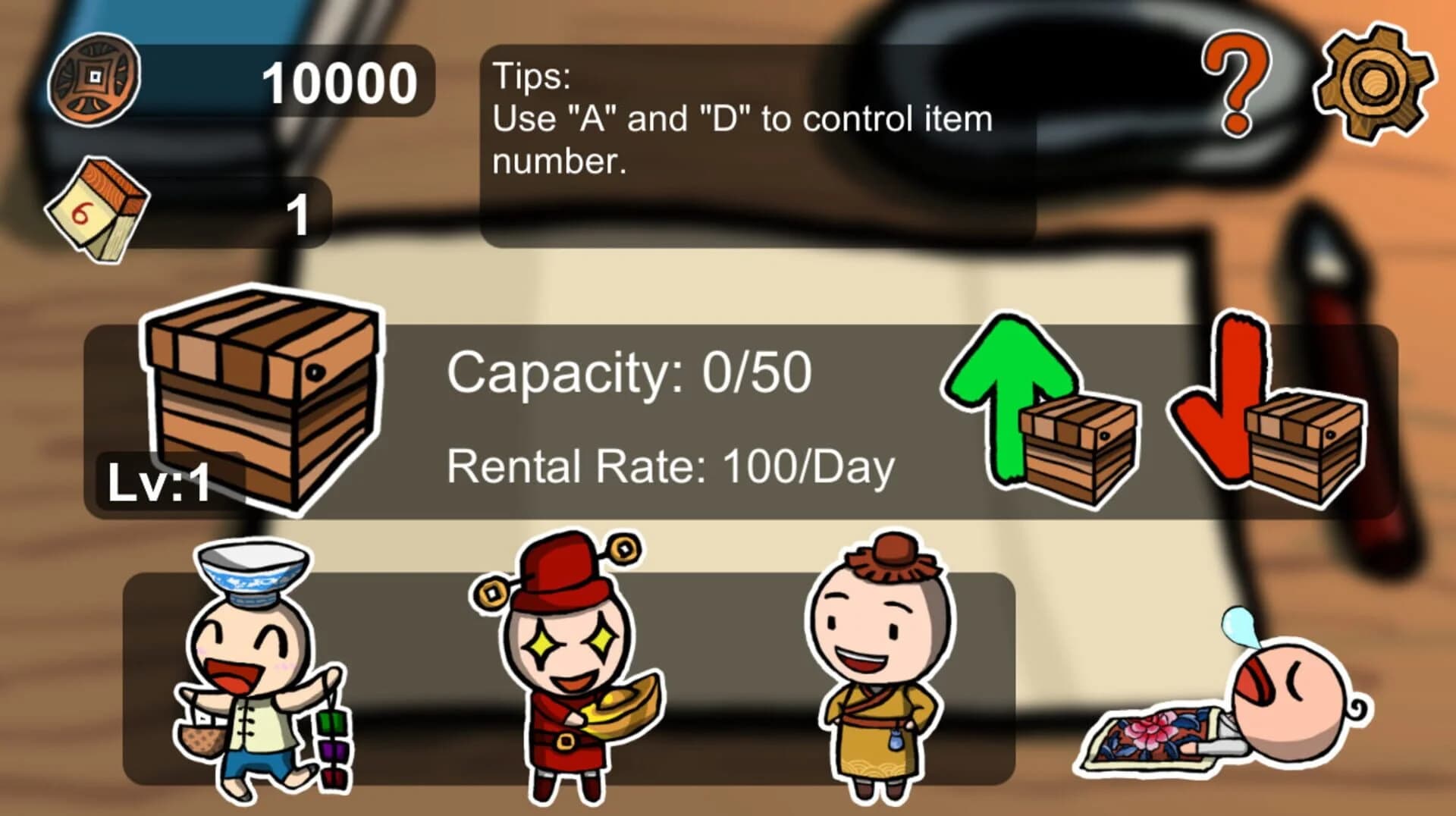Expand the Capacity 0/50 info box
The height and width of the screenshot is (816, 1456).
[629, 372]
